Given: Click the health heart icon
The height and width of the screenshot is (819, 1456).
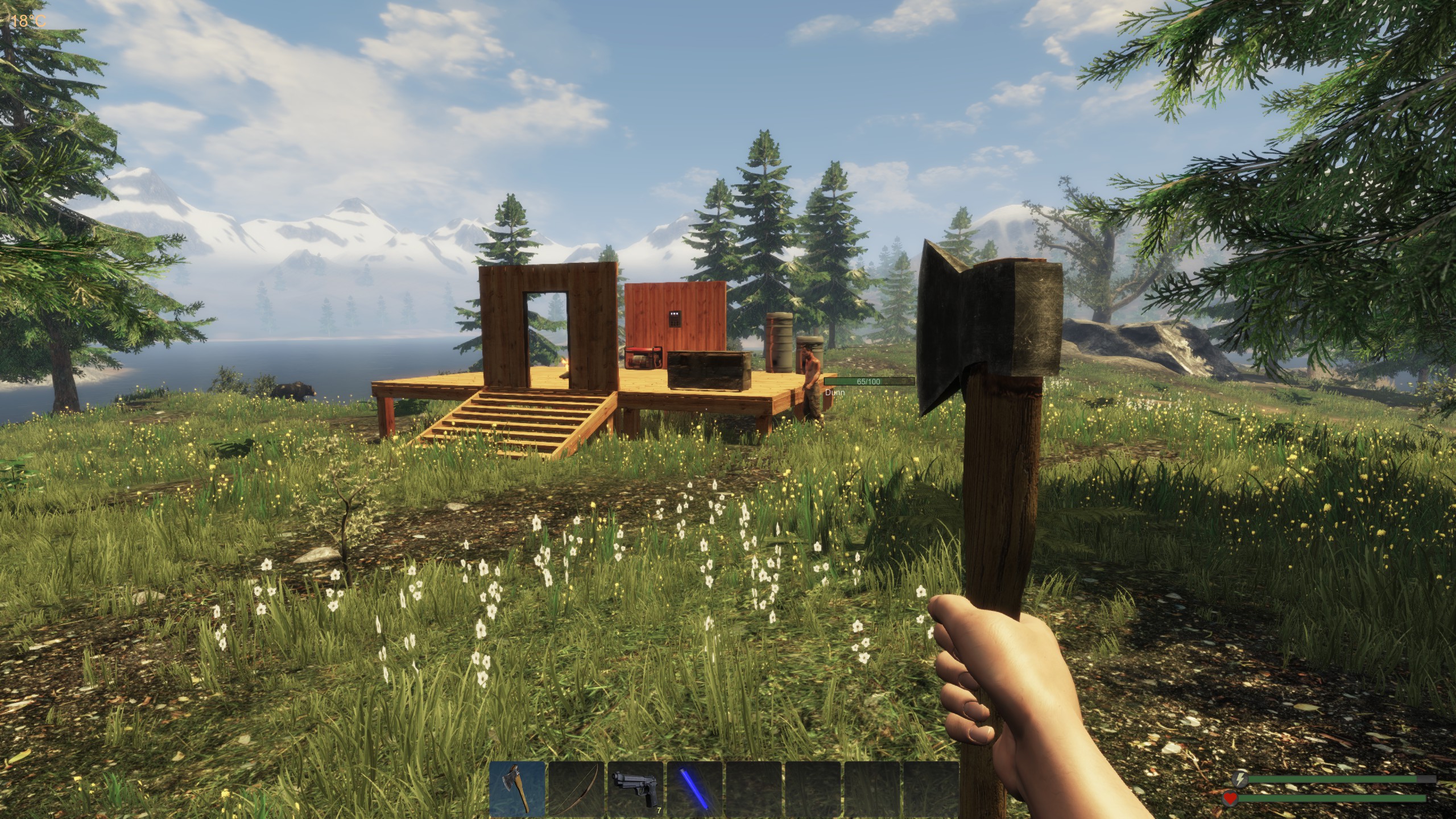Looking at the screenshot, I should coord(1230,800).
